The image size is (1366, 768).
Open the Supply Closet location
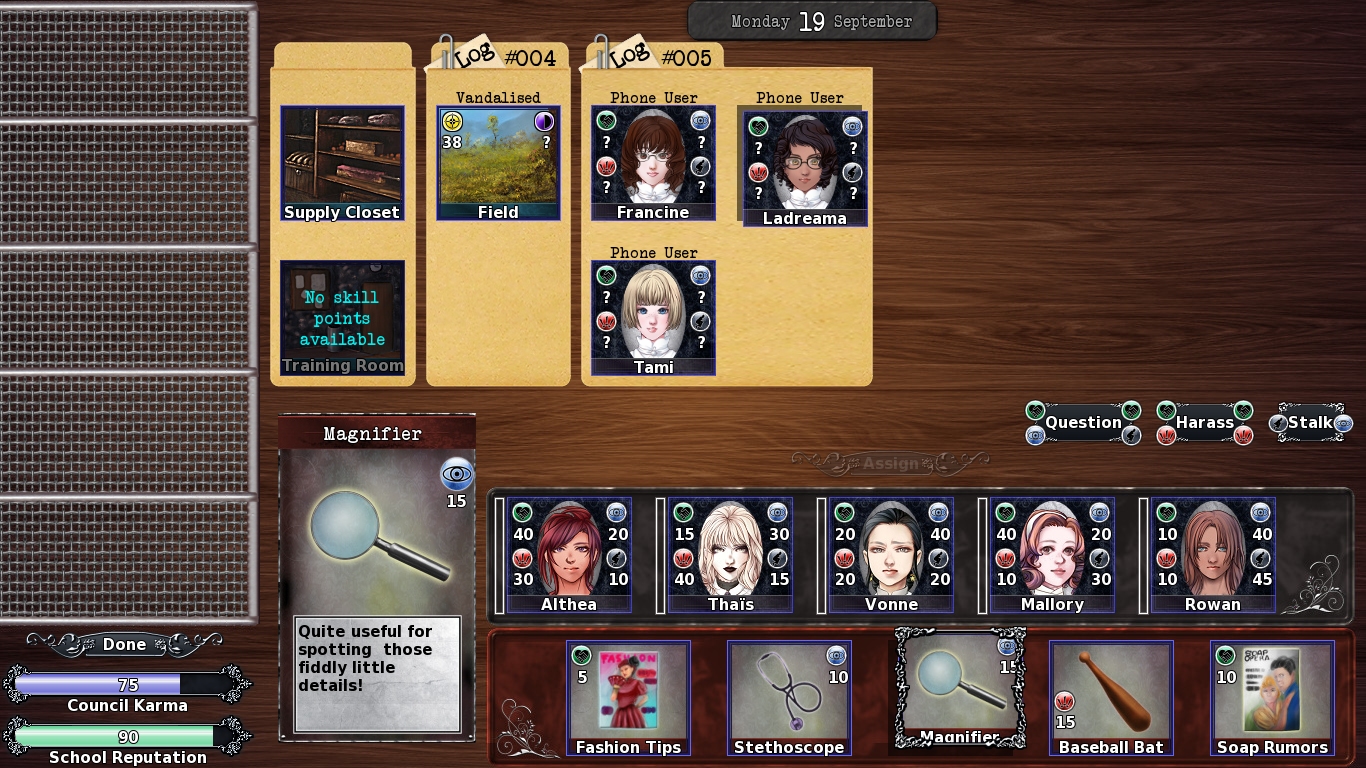coord(342,163)
